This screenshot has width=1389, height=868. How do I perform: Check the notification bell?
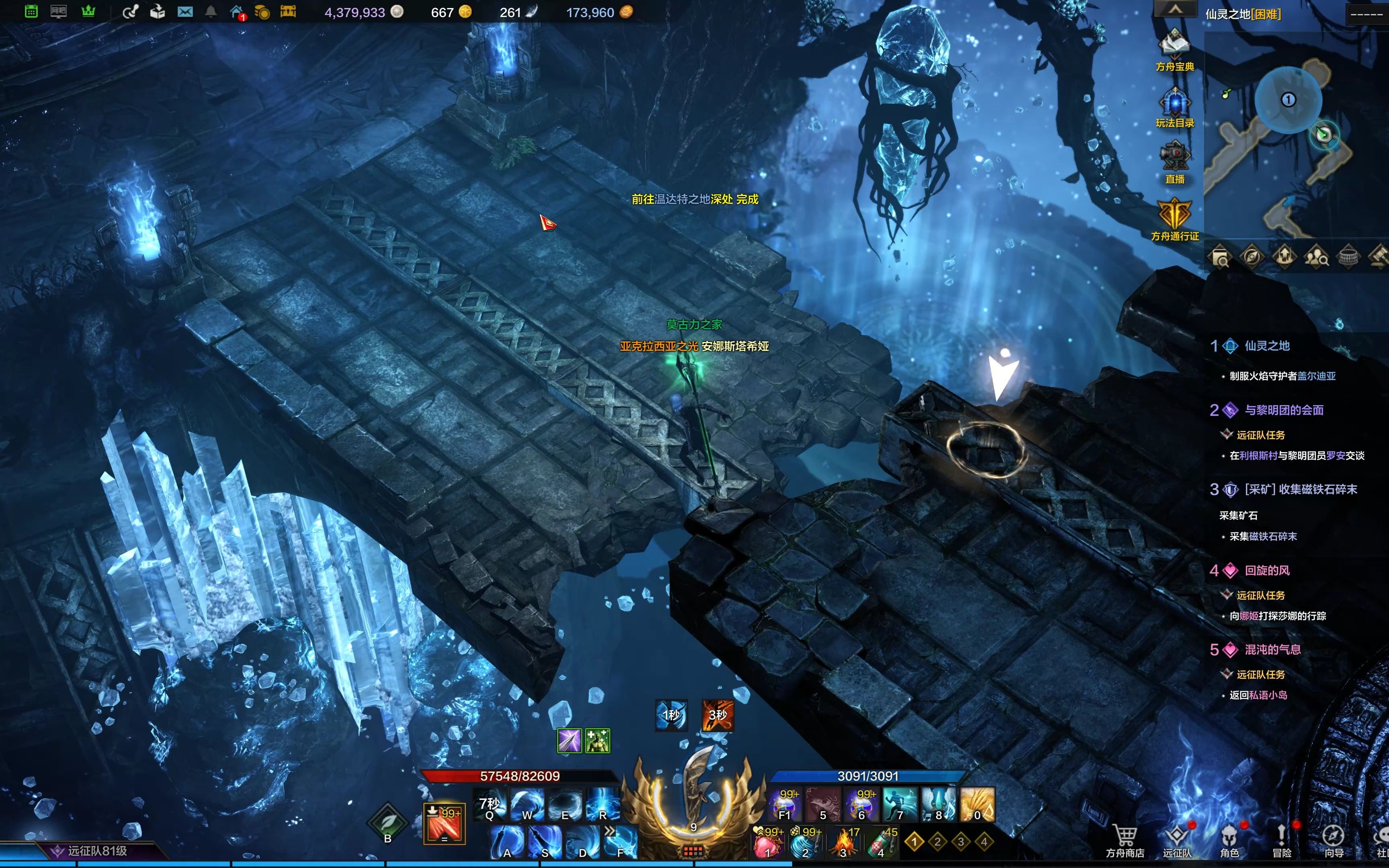[211, 12]
